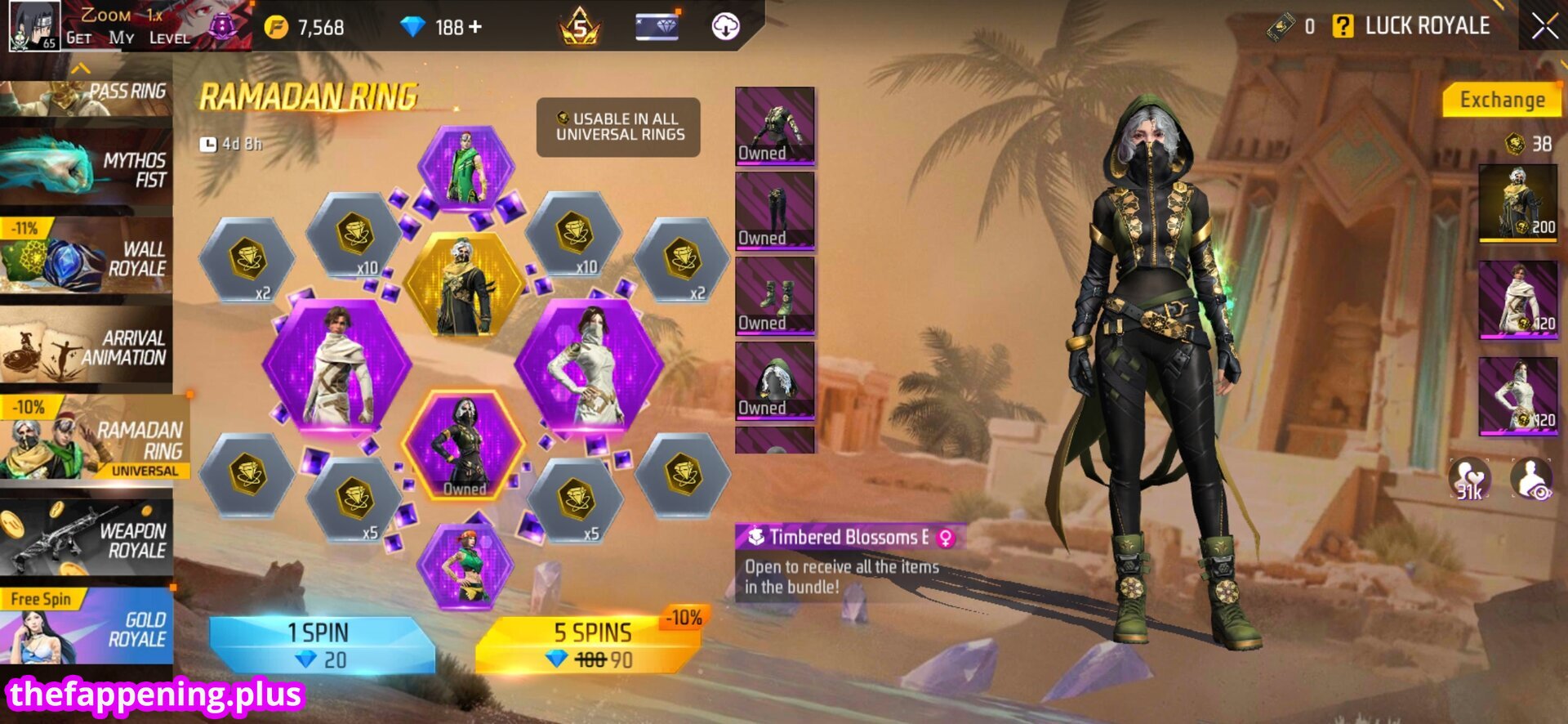Screen dimensions: 1568x724
Task: Open the Exchange store
Action: (1501, 100)
